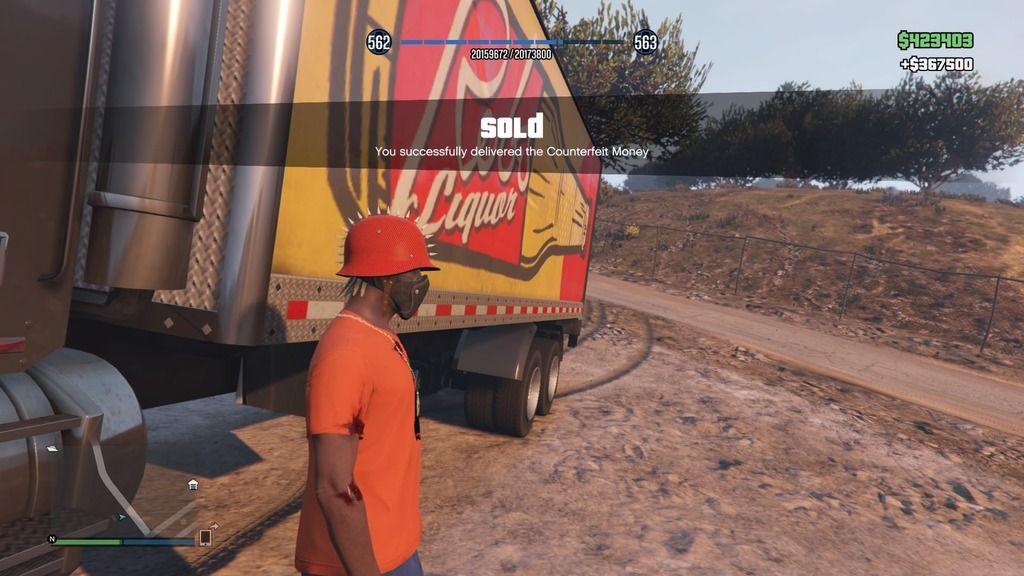Click the rank 562 globe badge
Image resolution: width=1024 pixels, height=576 pixels.
coord(379,42)
